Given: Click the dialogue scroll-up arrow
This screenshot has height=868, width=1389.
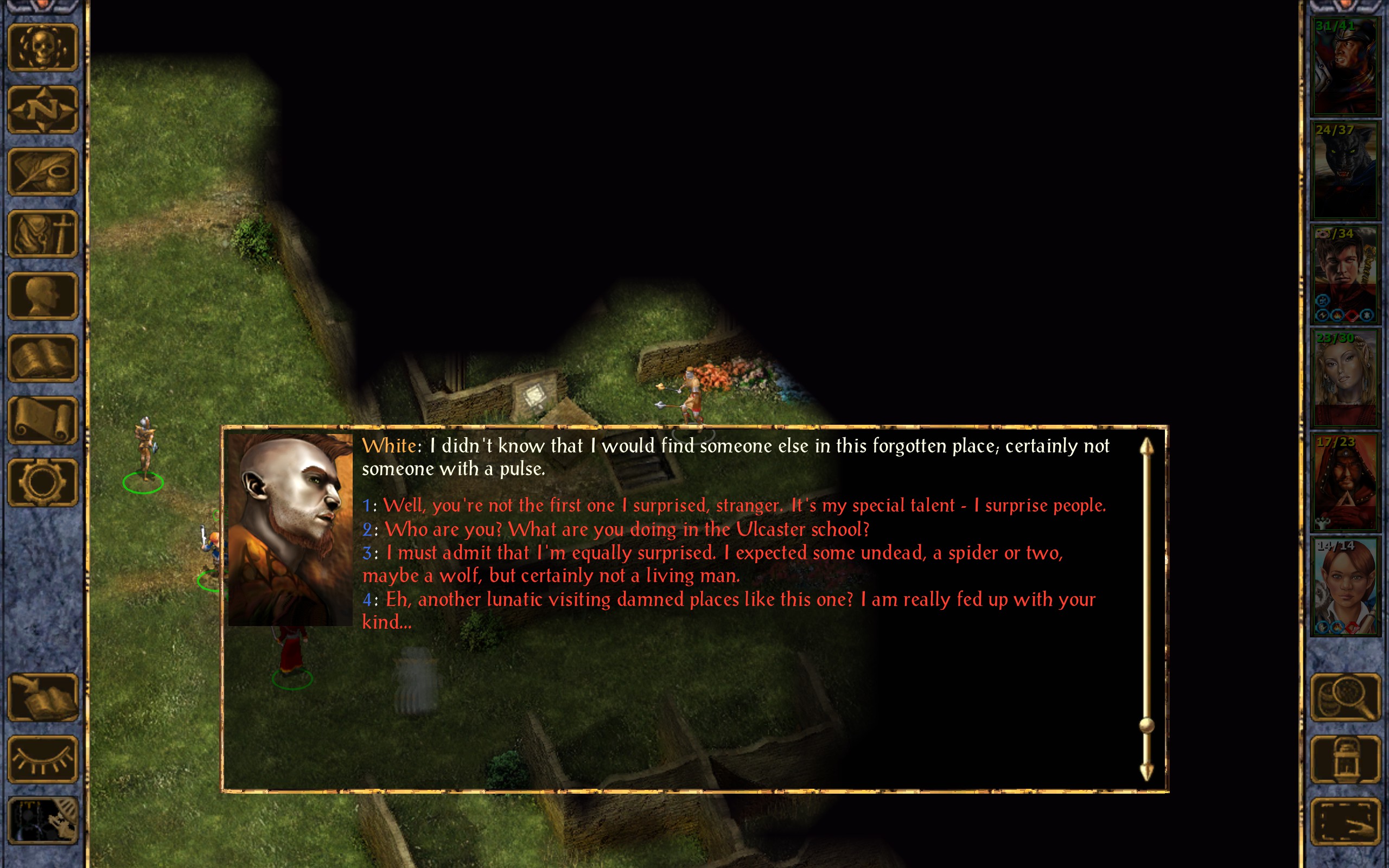Looking at the screenshot, I should [1146, 446].
